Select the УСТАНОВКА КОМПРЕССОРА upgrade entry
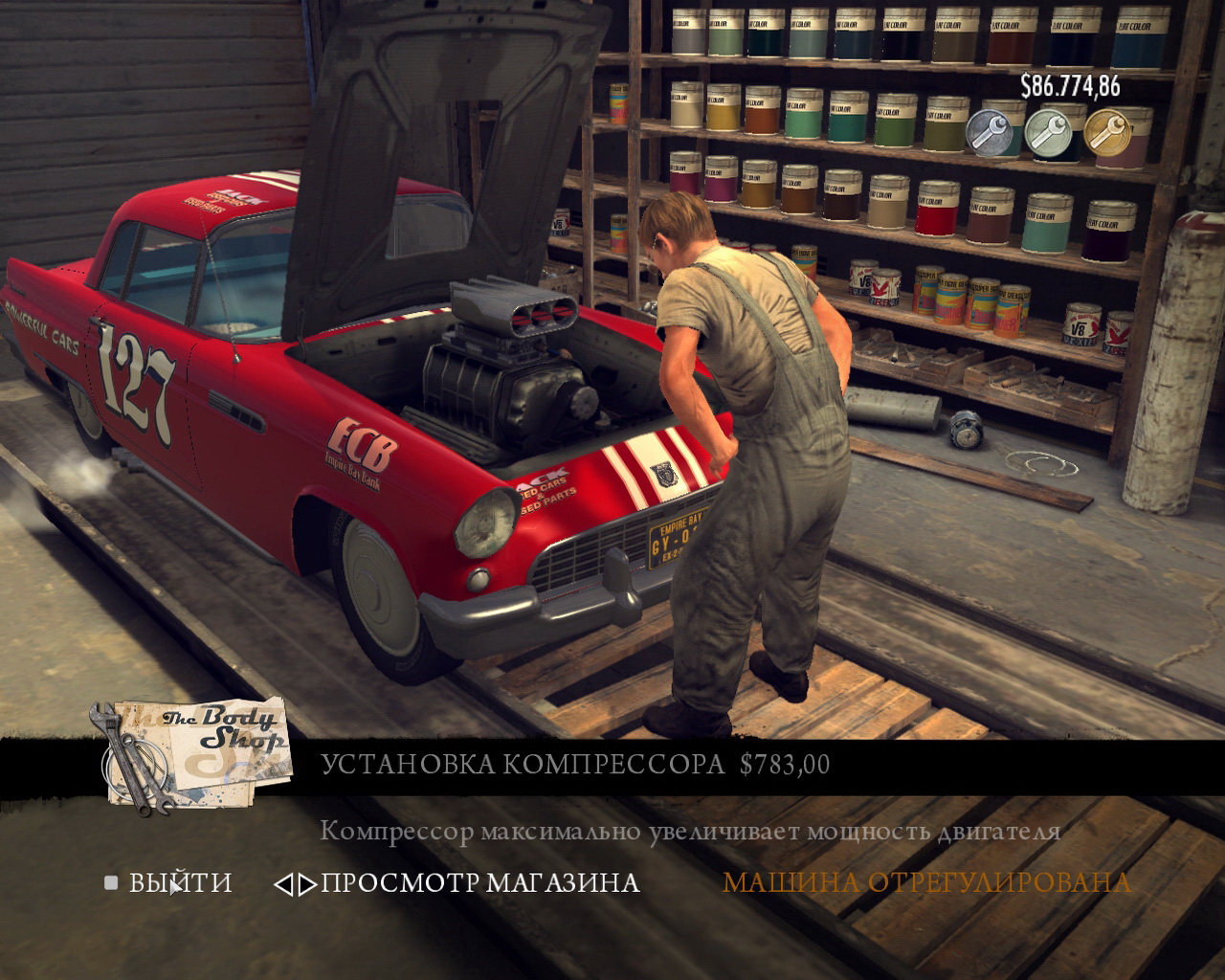 tap(522, 765)
